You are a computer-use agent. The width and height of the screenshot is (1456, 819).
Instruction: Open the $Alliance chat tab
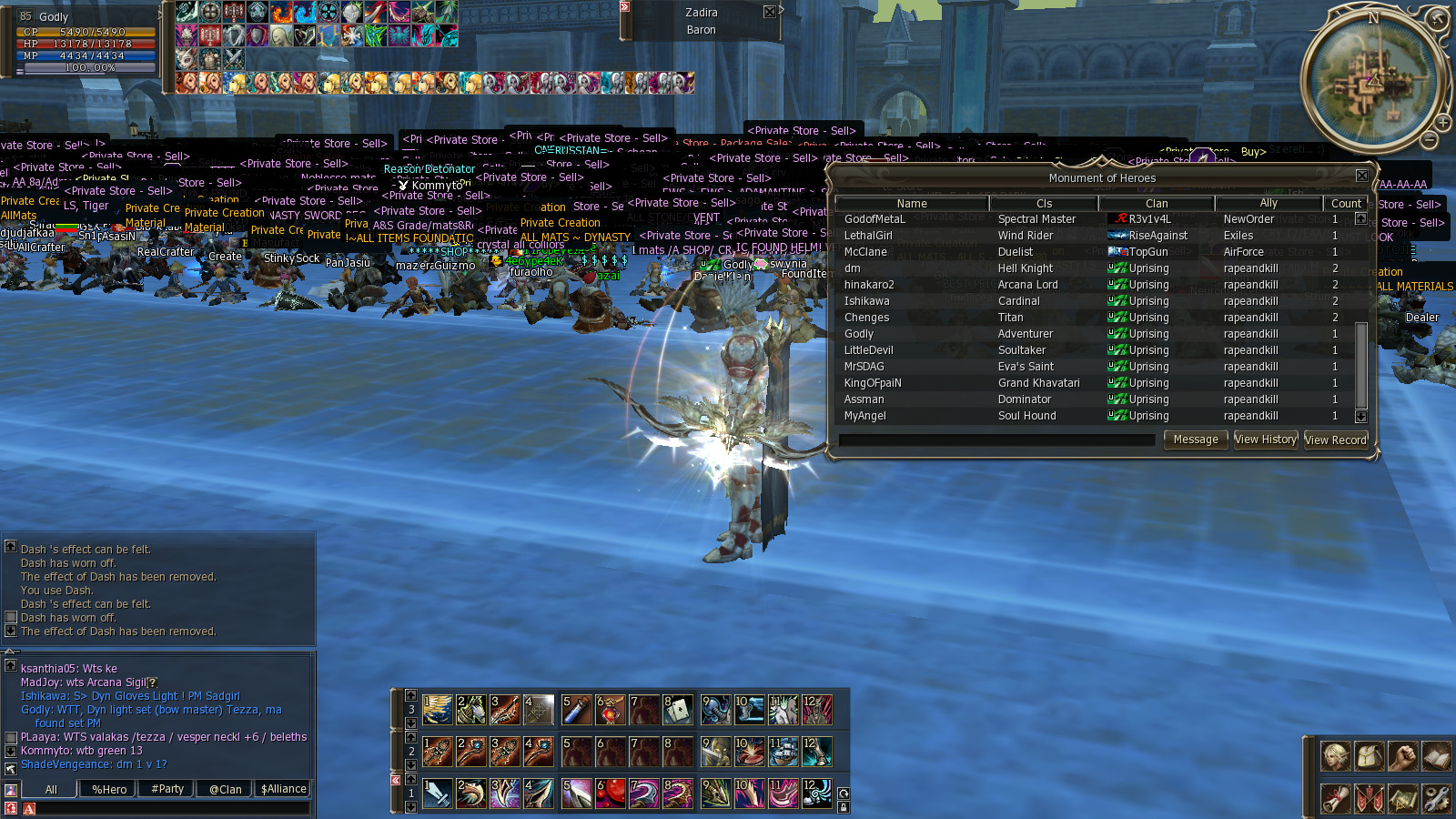(x=283, y=789)
